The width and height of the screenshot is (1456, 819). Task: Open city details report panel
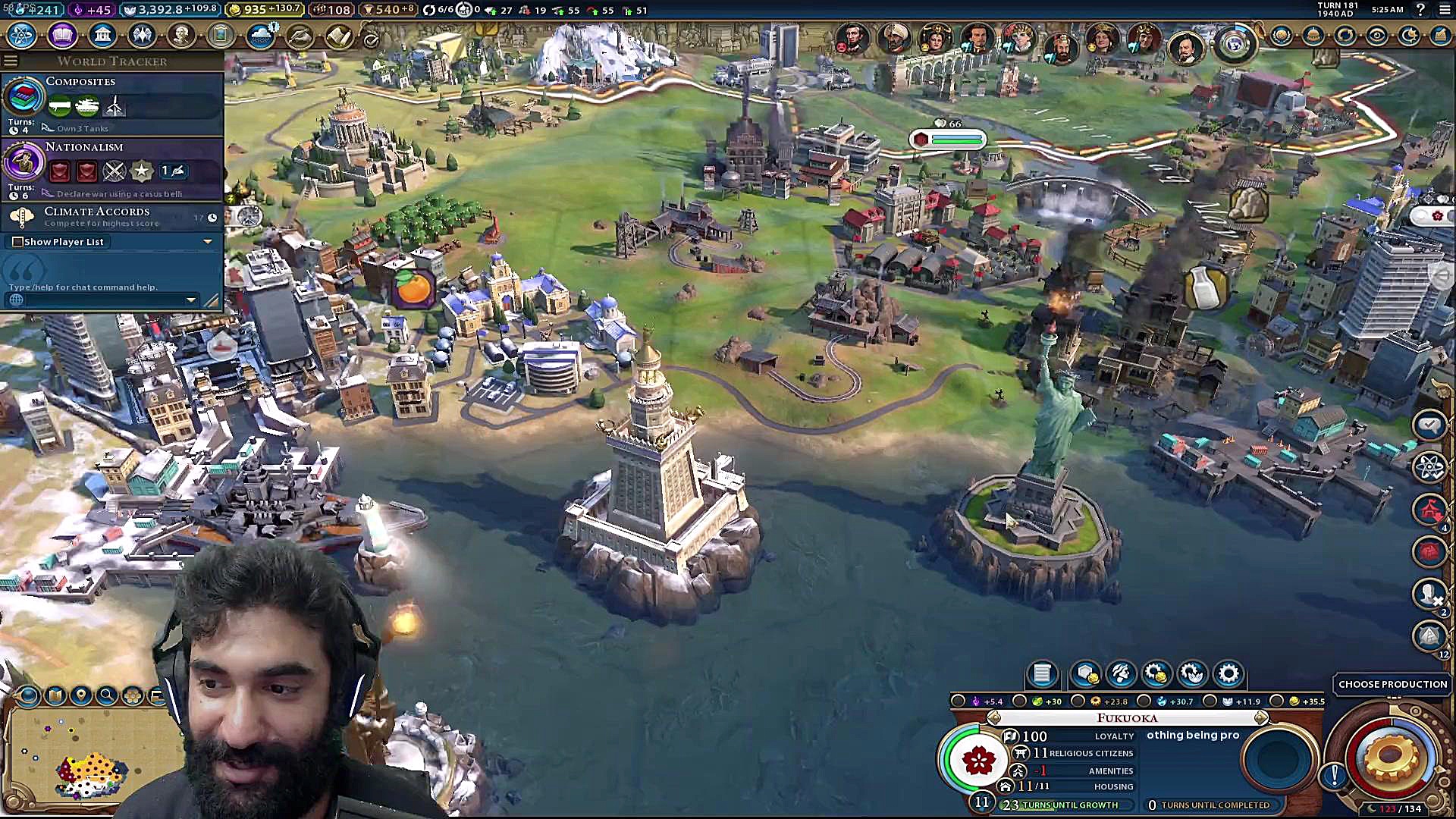click(1042, 673)
